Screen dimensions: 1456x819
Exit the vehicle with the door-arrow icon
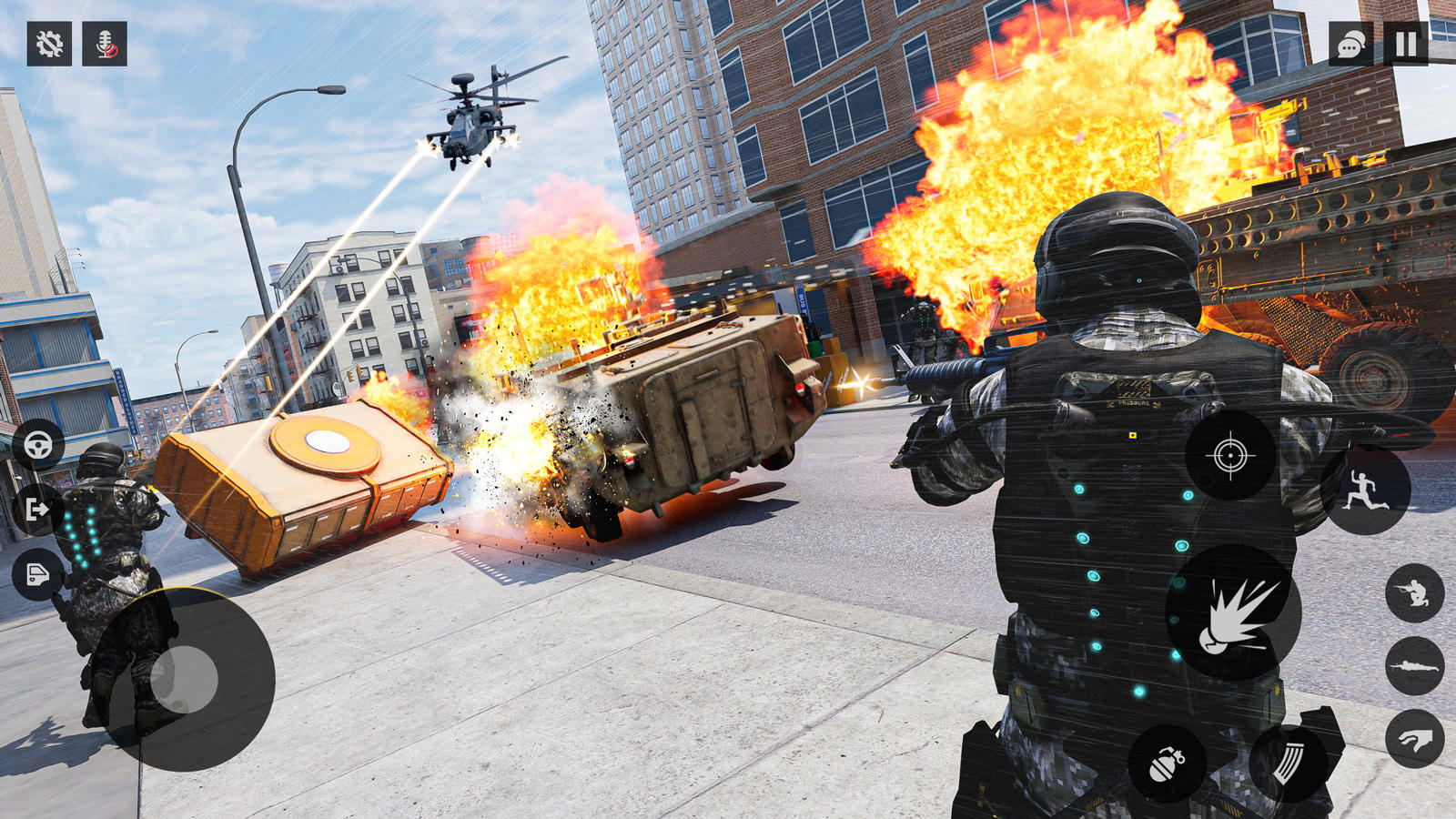pyautogui.click(x=36, y=510)
